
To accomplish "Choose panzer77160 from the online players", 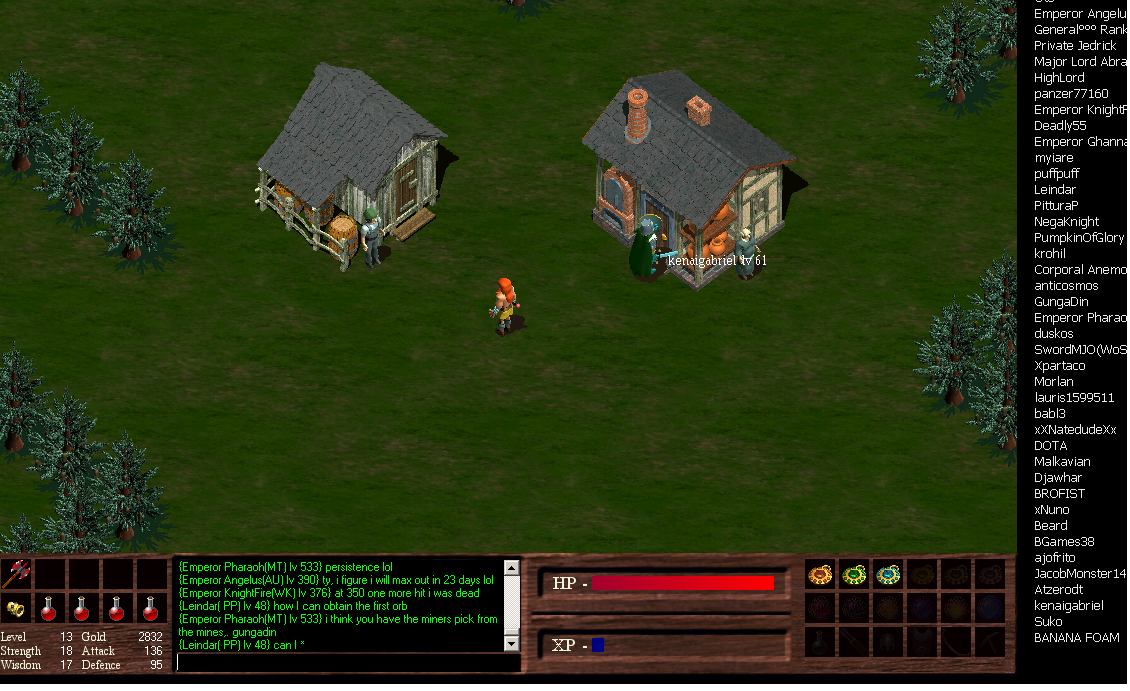I will 1071,94.
